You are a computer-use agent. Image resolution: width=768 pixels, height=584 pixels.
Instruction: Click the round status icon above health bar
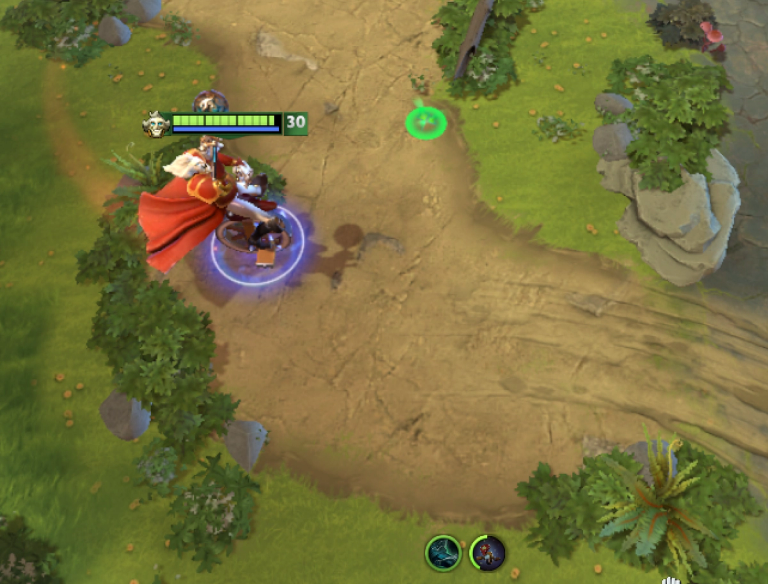pyautogui.click(x=210, y=101)
